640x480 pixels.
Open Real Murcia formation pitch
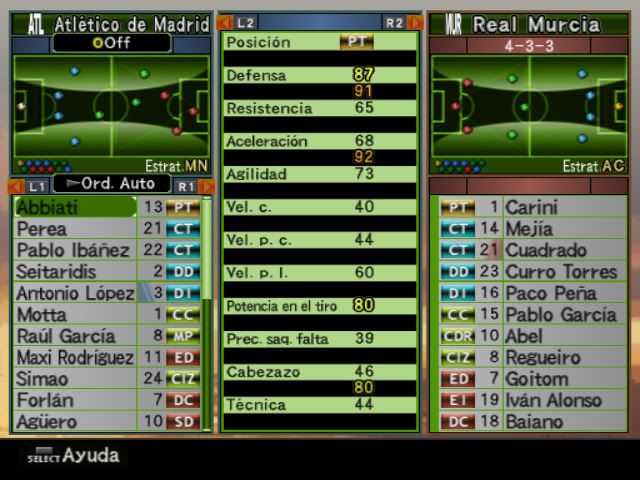point(529,105)
